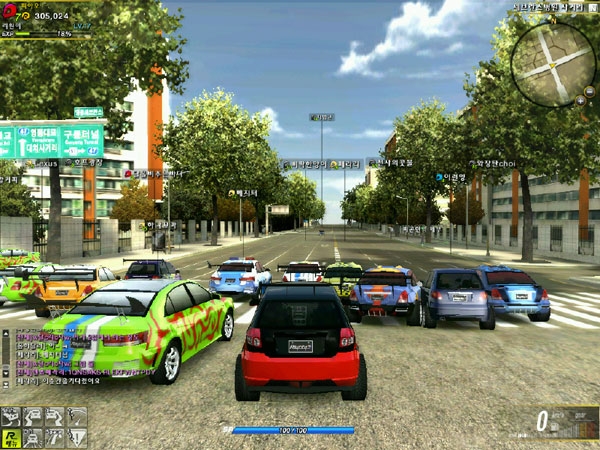Screen dimensions: 600x450
Task: Jump to the bottom of the chat log
Action: tap(5, 385)
